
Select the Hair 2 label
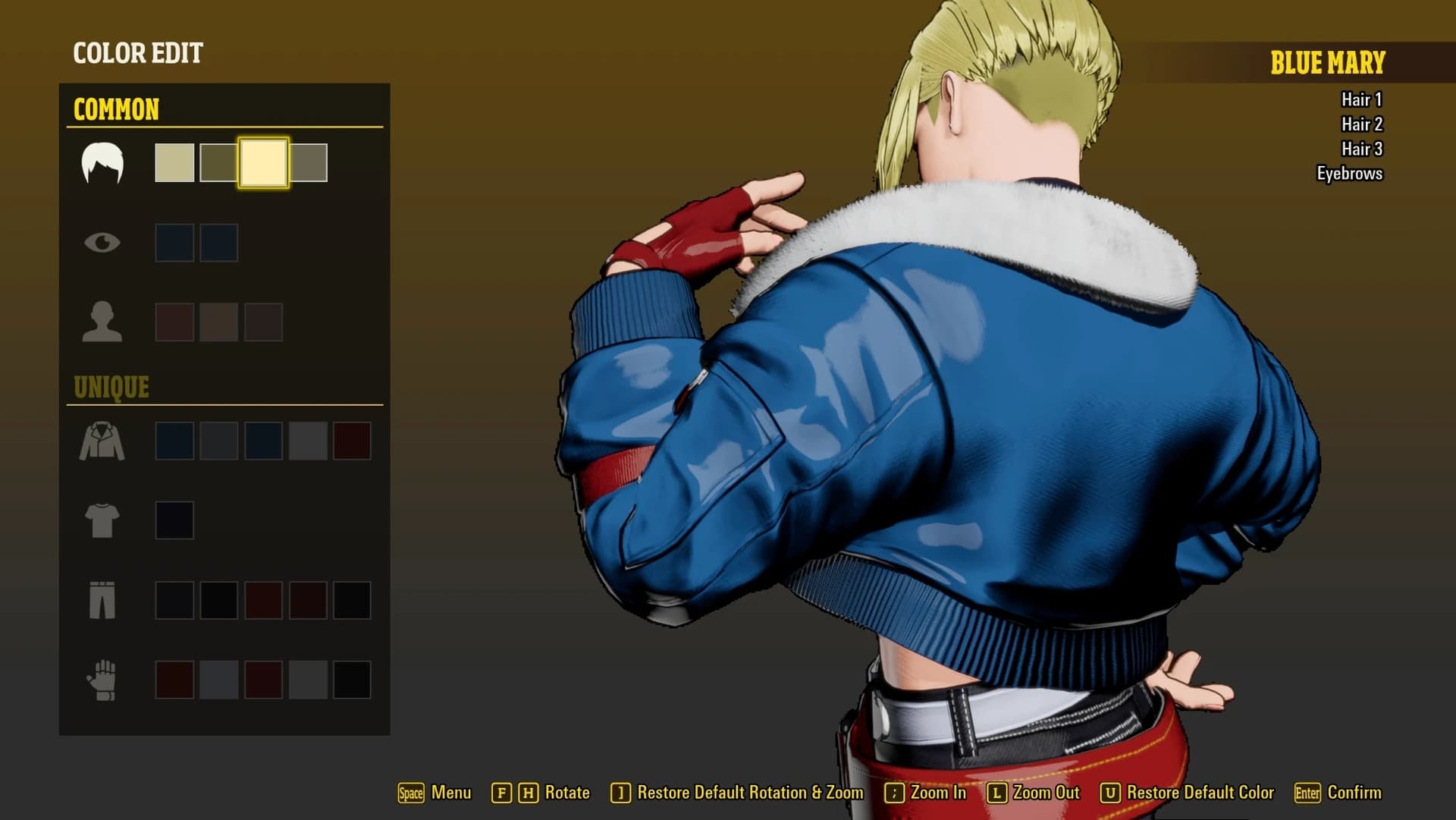(1361, 124)
